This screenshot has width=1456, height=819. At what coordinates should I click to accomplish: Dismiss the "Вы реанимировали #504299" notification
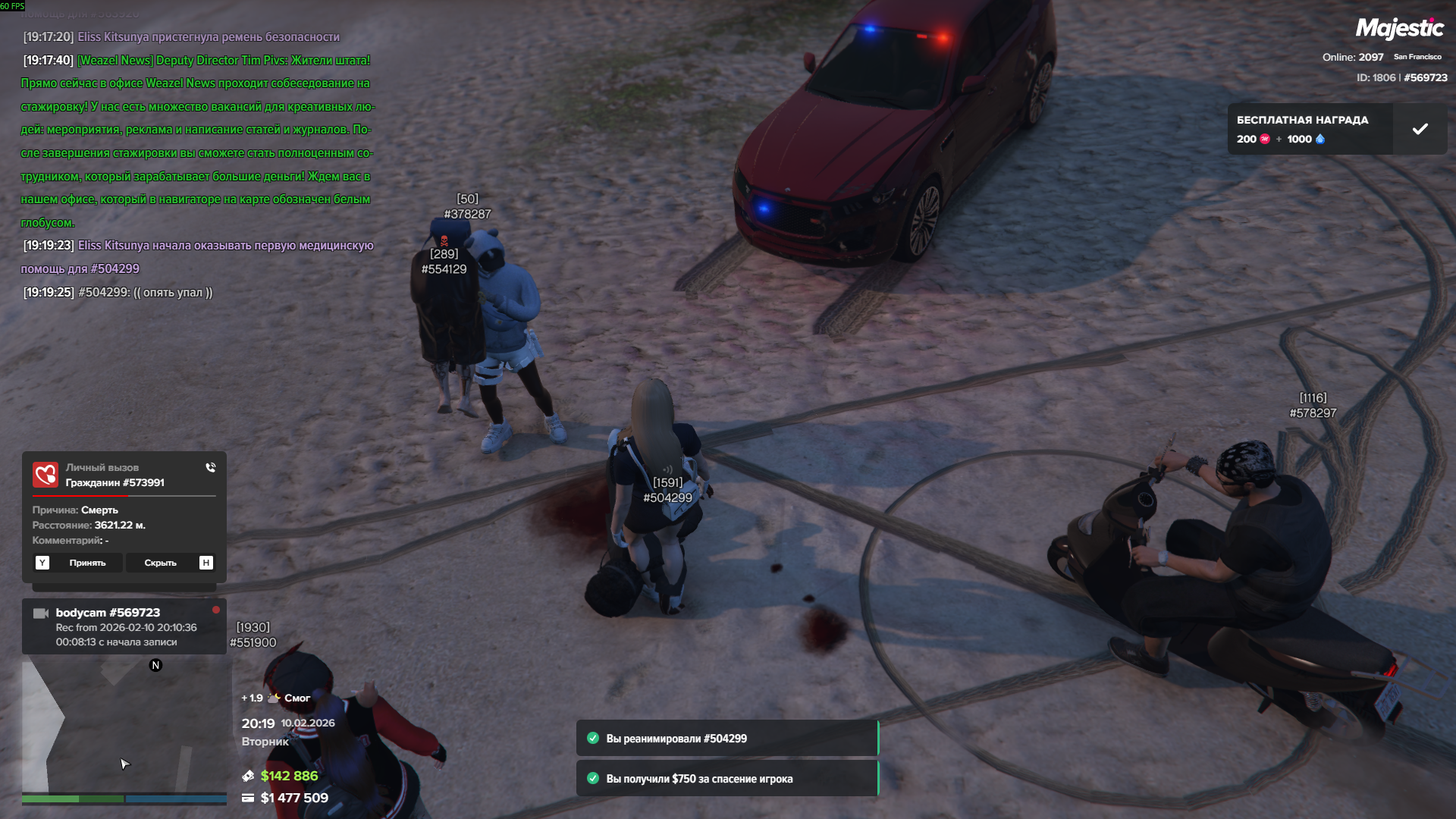pos(726,739)
